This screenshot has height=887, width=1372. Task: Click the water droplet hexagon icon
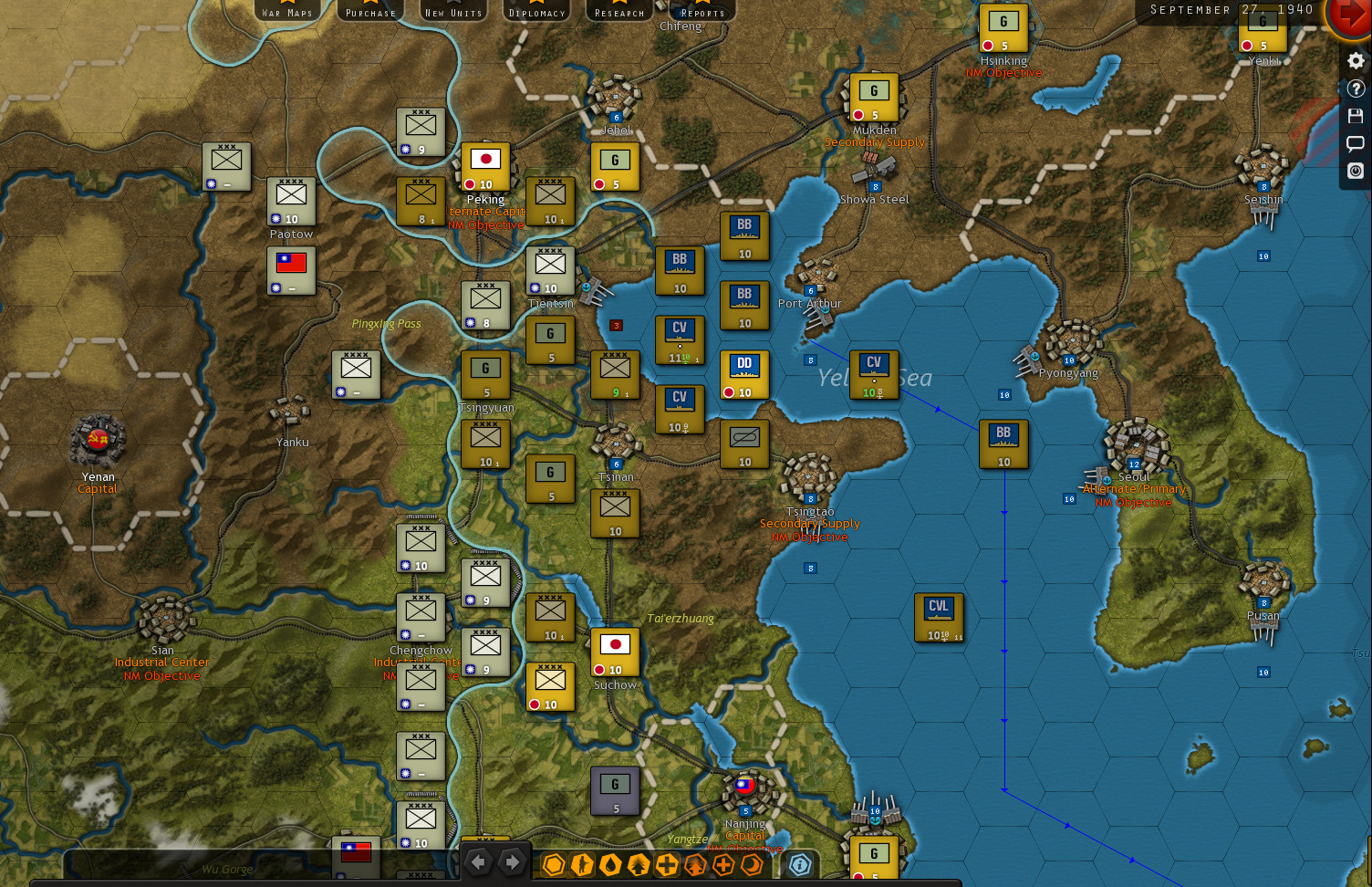pos(608,864)
